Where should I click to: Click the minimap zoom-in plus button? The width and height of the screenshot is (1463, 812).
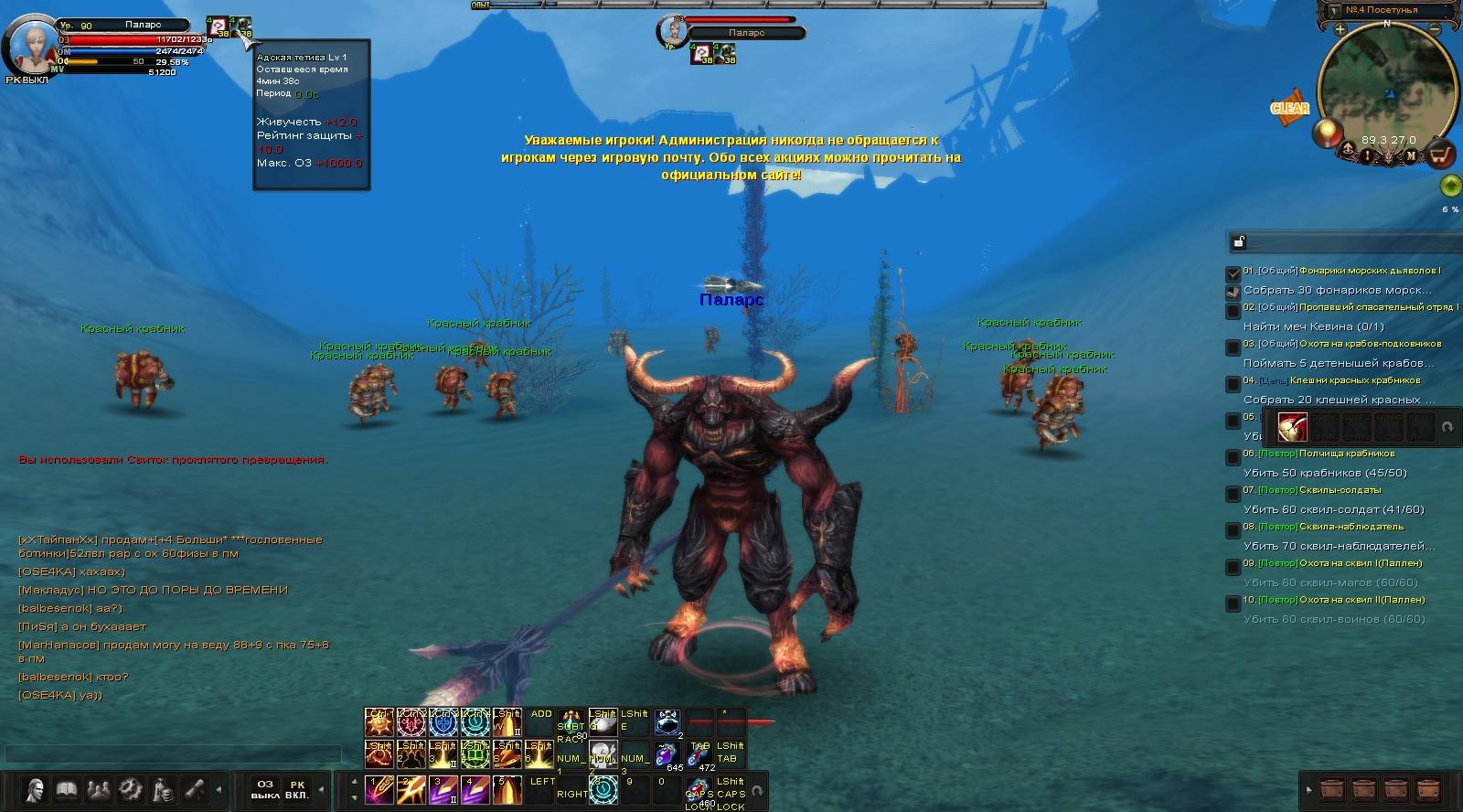point(1340,29)
